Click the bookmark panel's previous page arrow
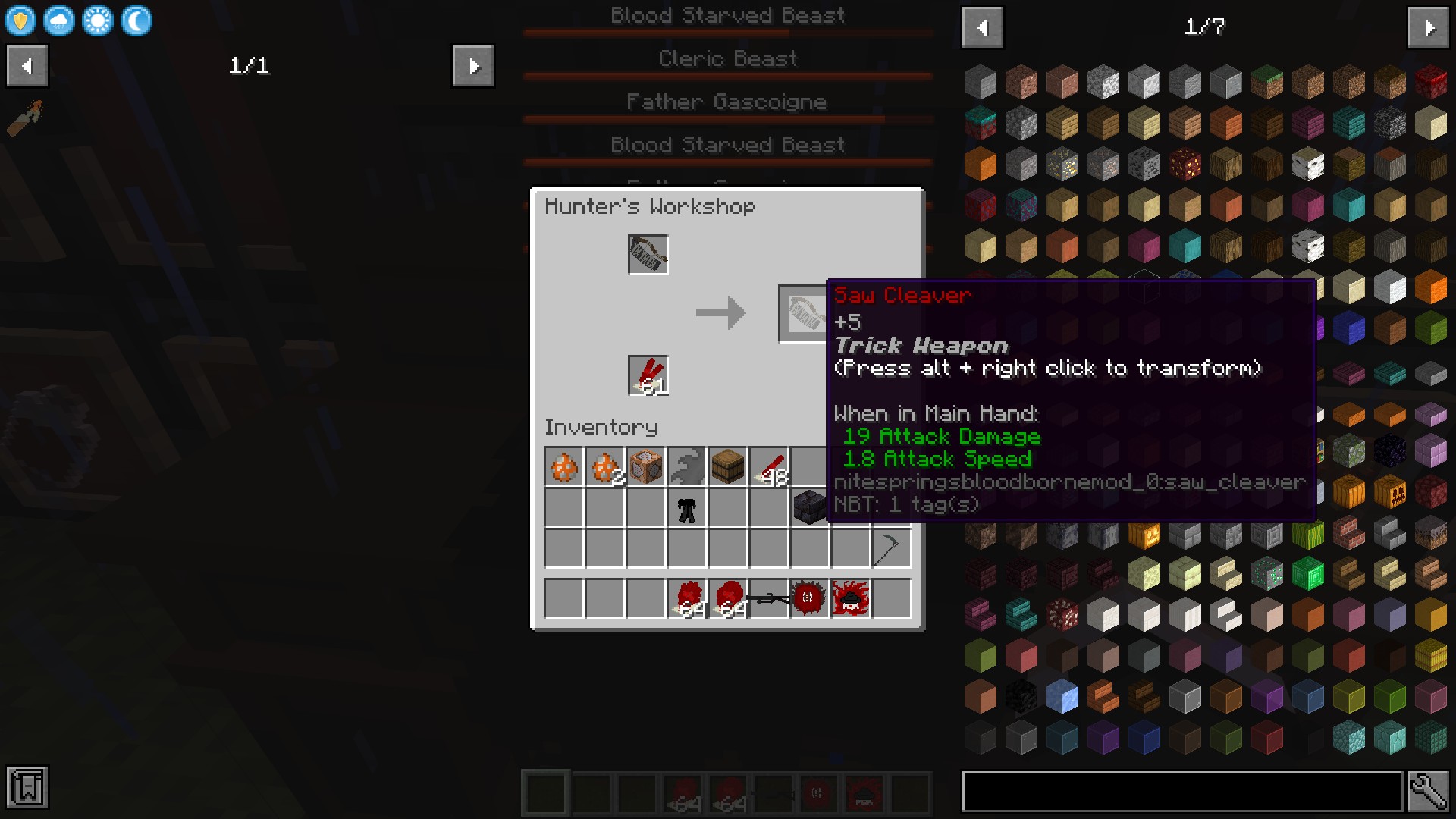The height and width of the screenshot is (819, 1456). 27,67
